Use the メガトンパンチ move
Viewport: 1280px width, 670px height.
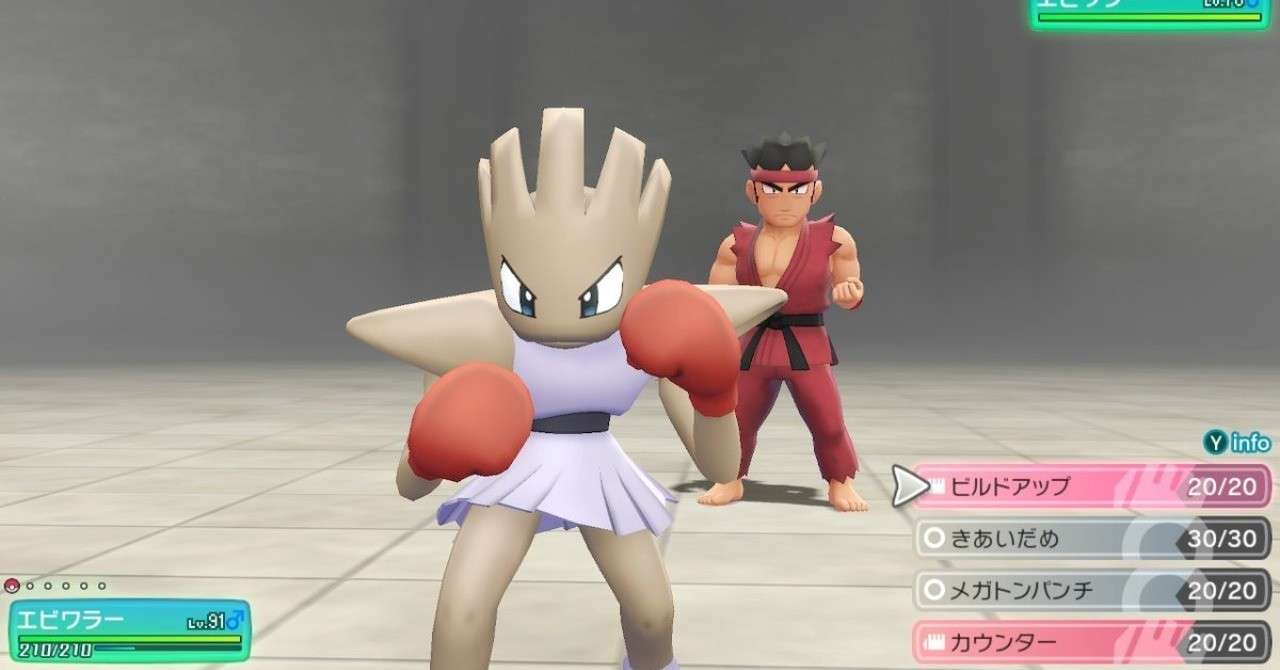[x=1090, y=591]
